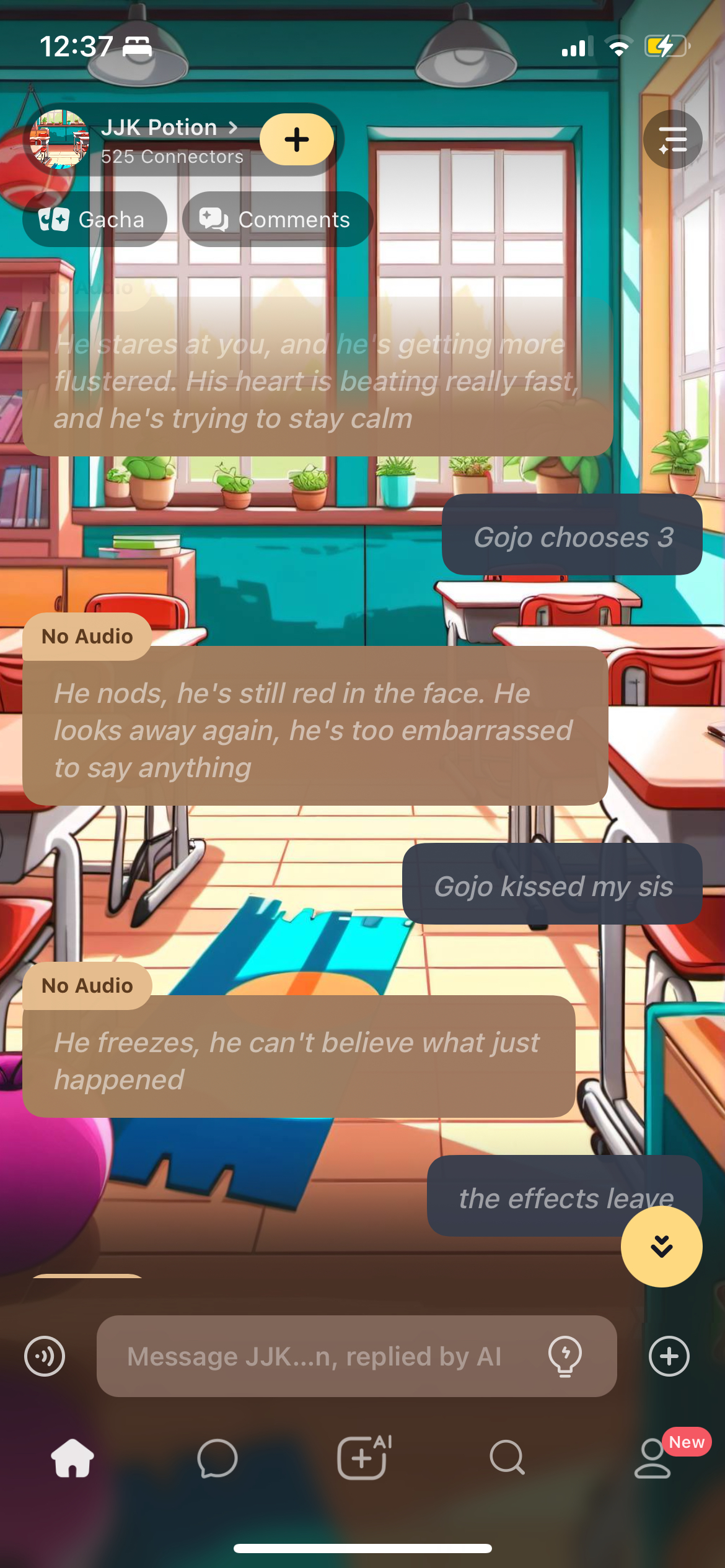Toggle the voice audio icon beside the message box
The image size is (725, 1568).
pos(45,1356)
